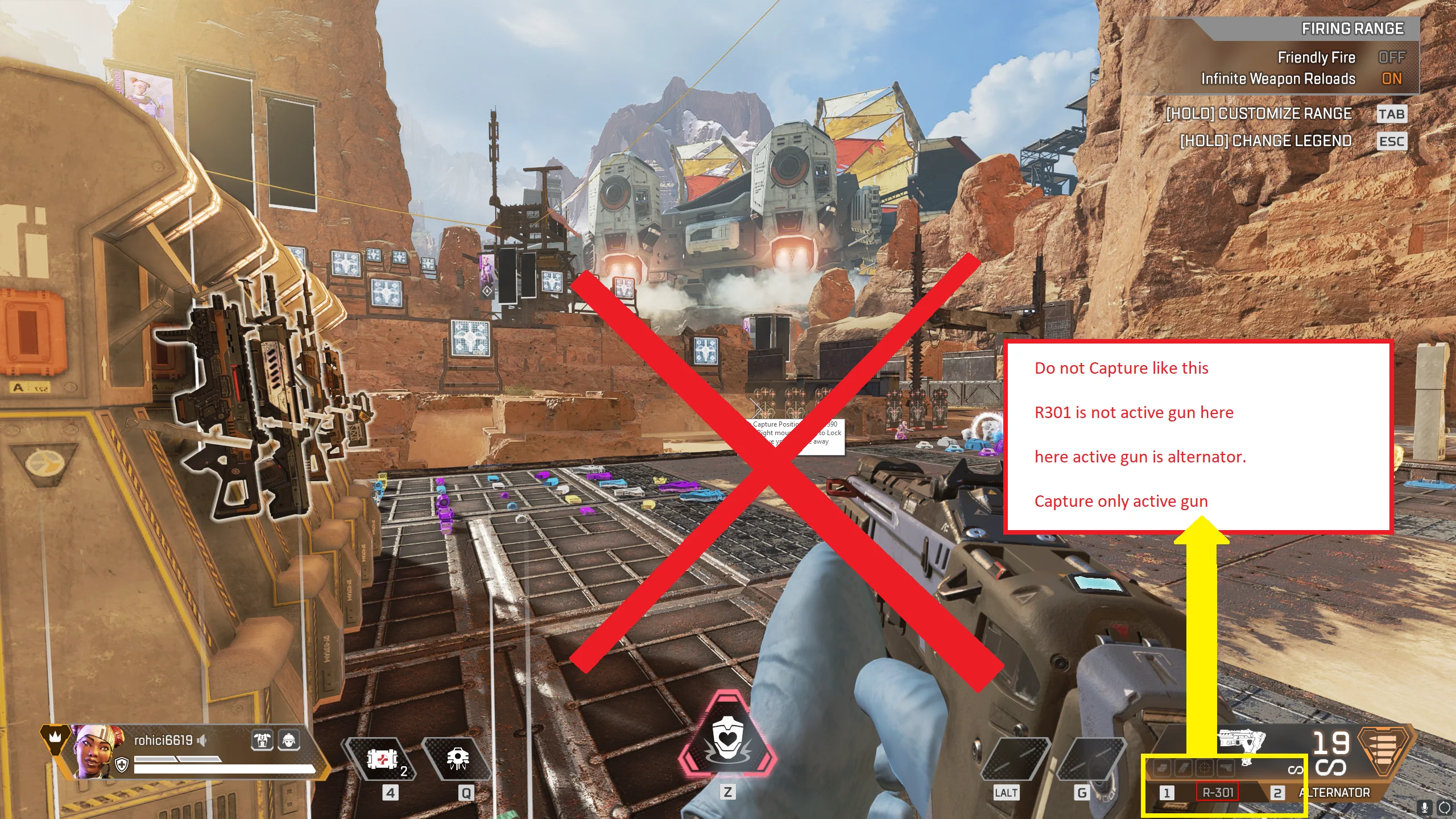Toggle the microphone icon
The image size is (1456, 819).
pos(1424,808)
